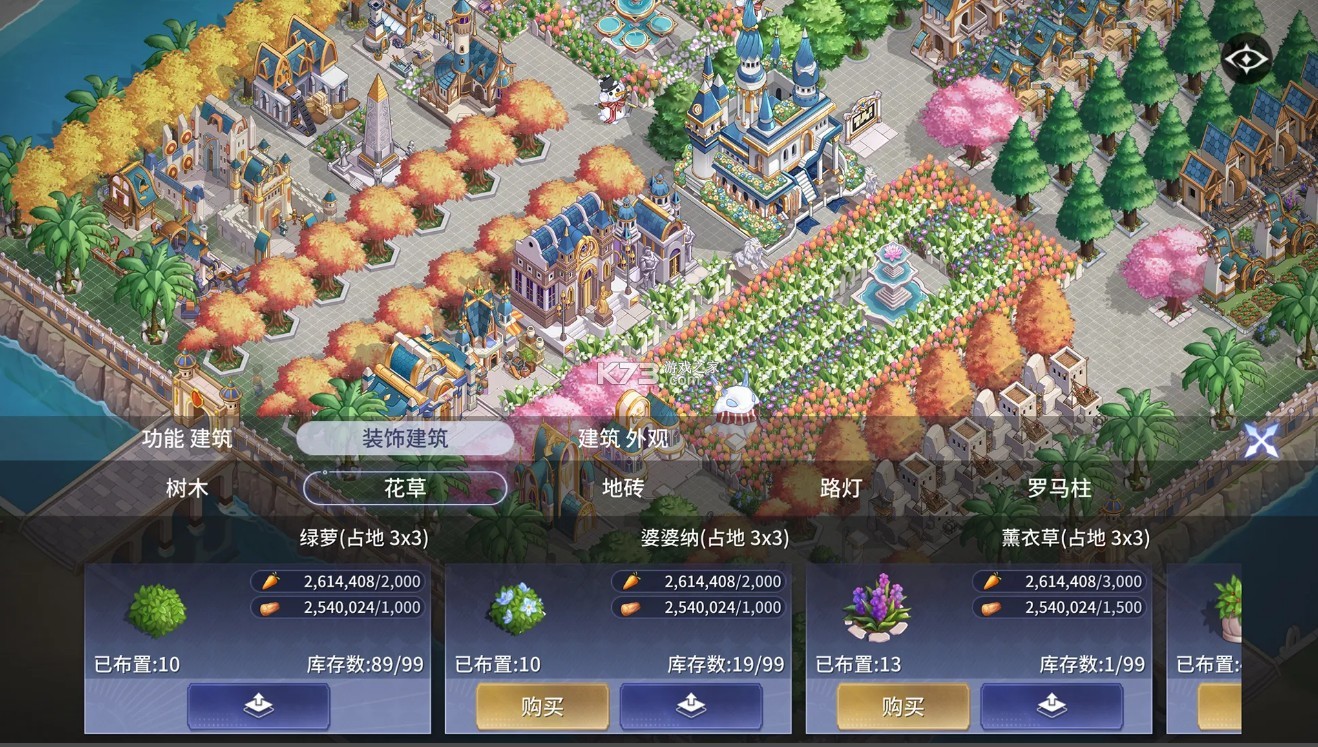Open the 地砖 category
The image size is (1318, 747).
pyautogui.click(x=624, y=489)
